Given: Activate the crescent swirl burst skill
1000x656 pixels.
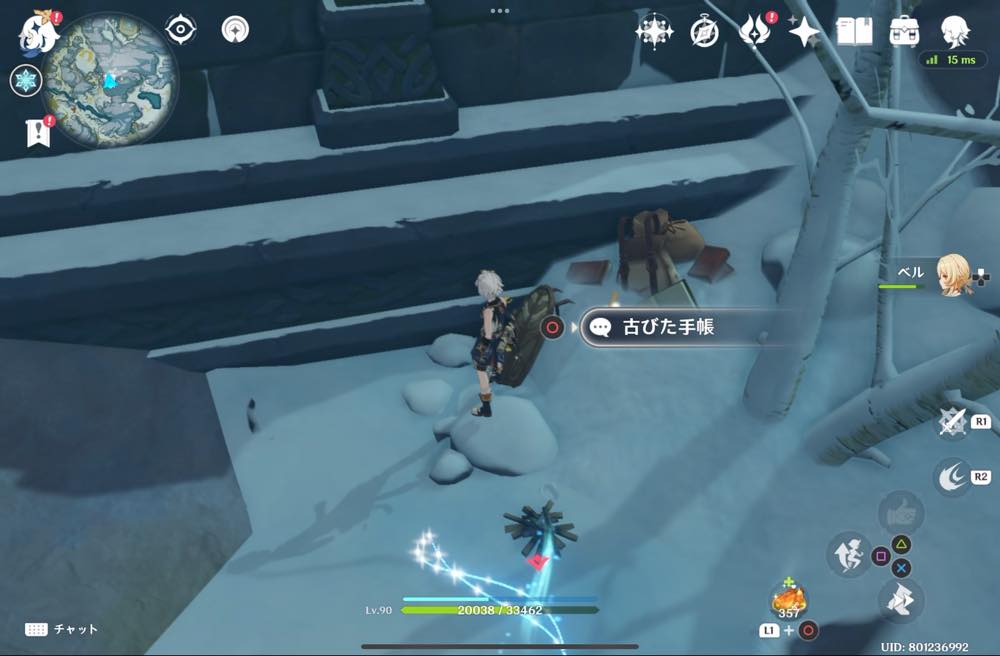Looking at the screenshot, I should (x=952, y=477).
